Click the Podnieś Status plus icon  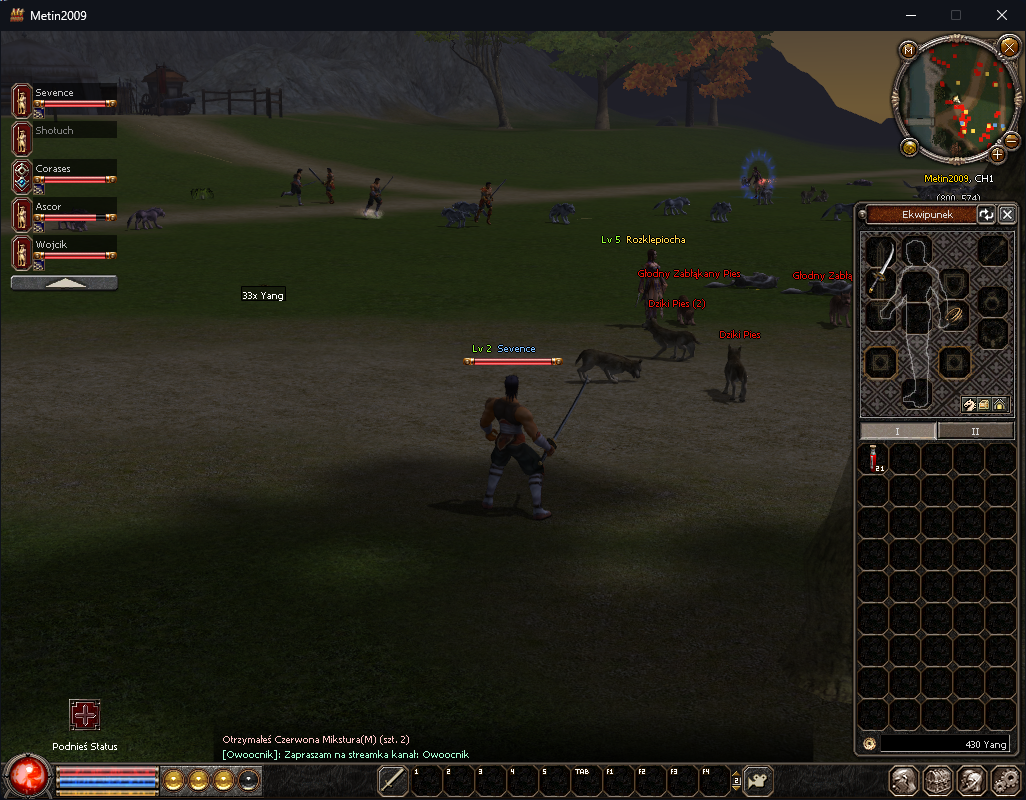pos(85,715)
